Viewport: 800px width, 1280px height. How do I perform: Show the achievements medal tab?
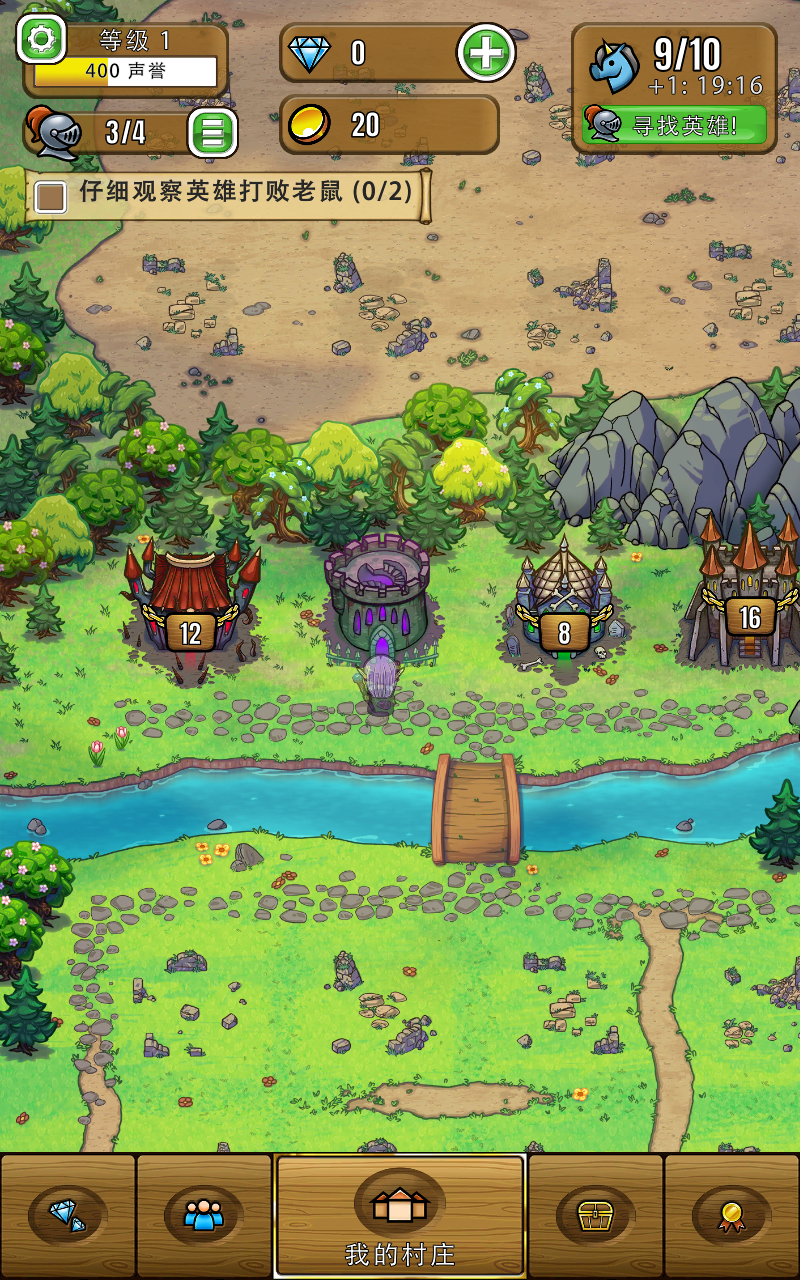coord(731,1215)
